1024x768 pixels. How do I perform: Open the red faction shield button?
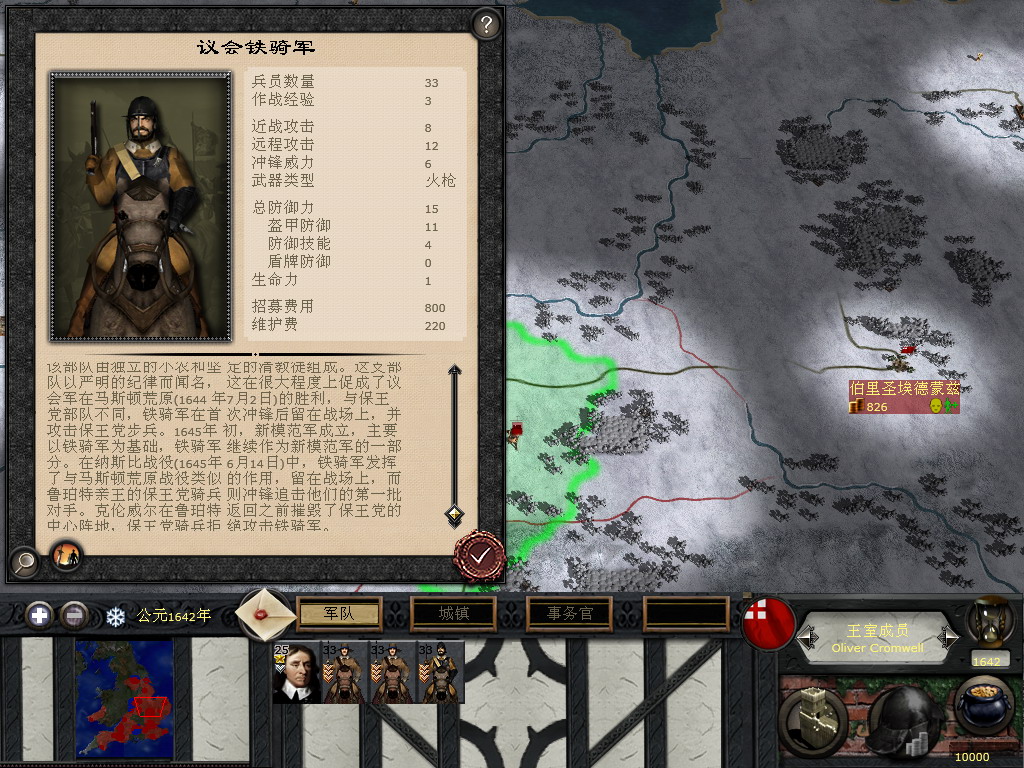point(769,624)
